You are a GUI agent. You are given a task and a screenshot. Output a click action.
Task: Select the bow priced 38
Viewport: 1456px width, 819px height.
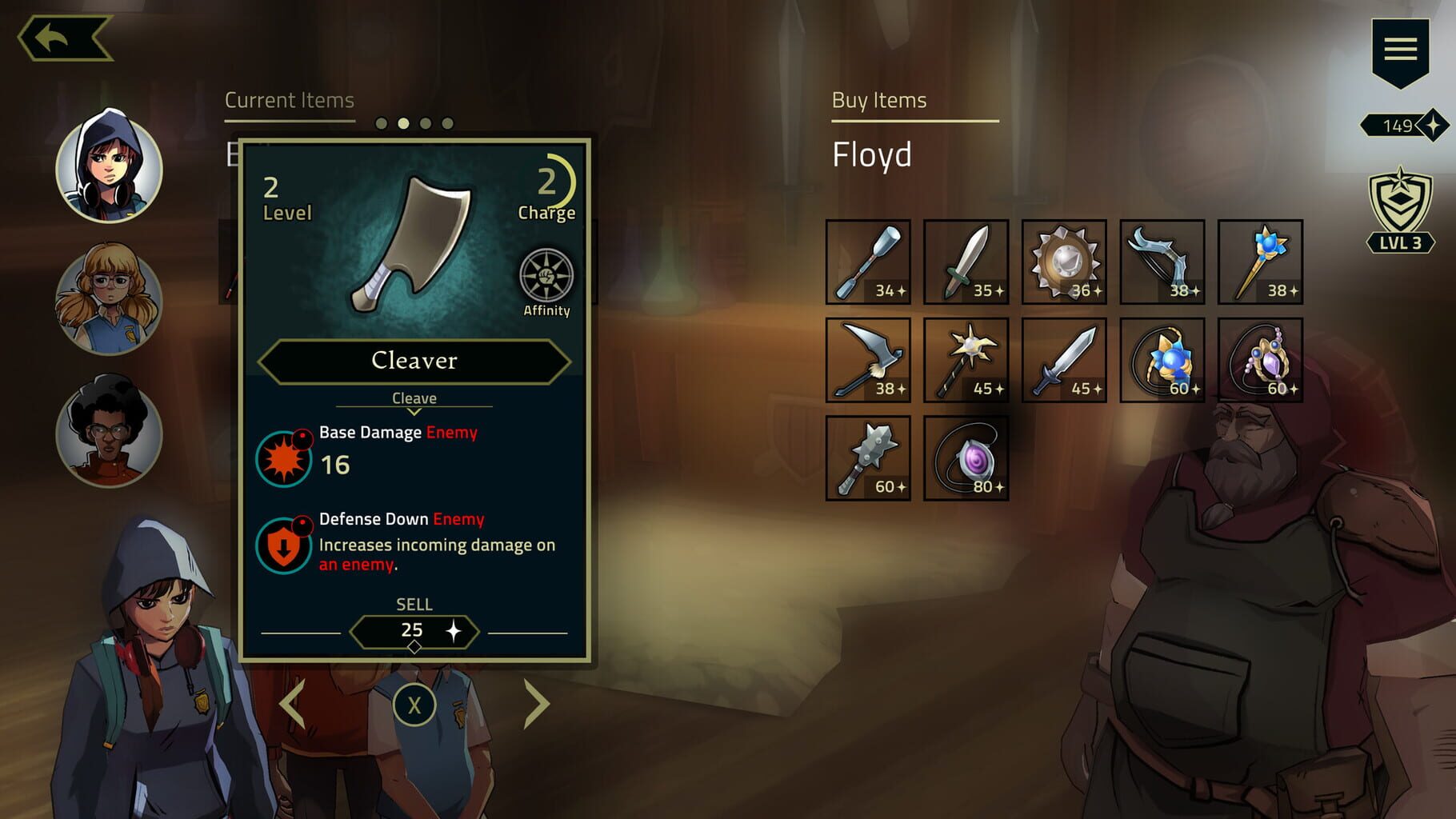tap(1162, 260)
